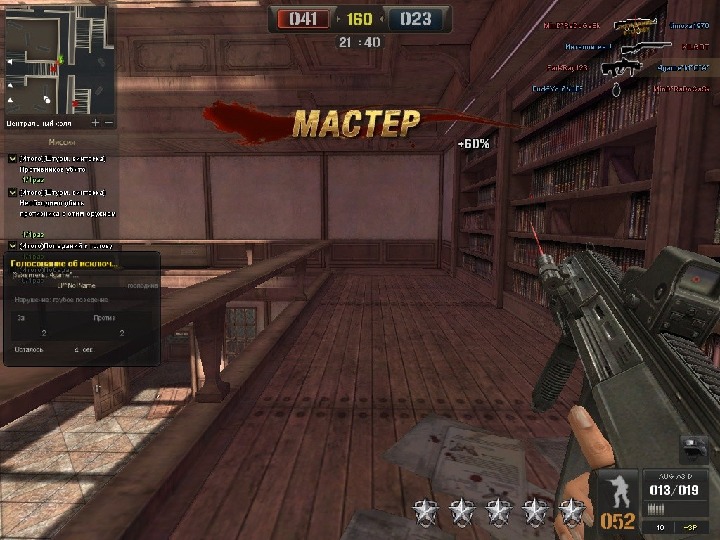
Task: Zoom in the minimap with the plus button
Action: click(96, 123)
